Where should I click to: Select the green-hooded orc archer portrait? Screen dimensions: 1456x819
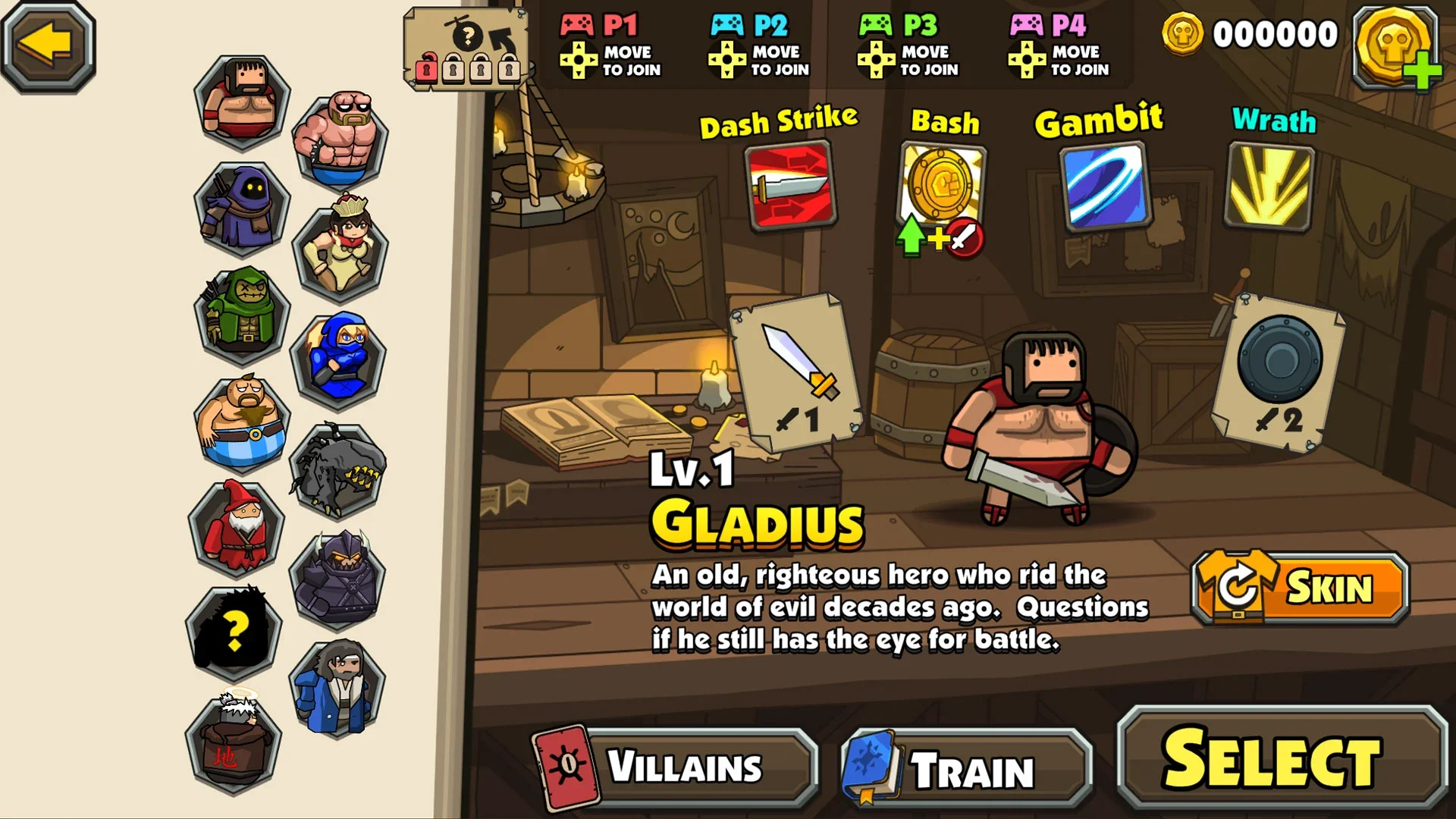click(x=242, y=314)
